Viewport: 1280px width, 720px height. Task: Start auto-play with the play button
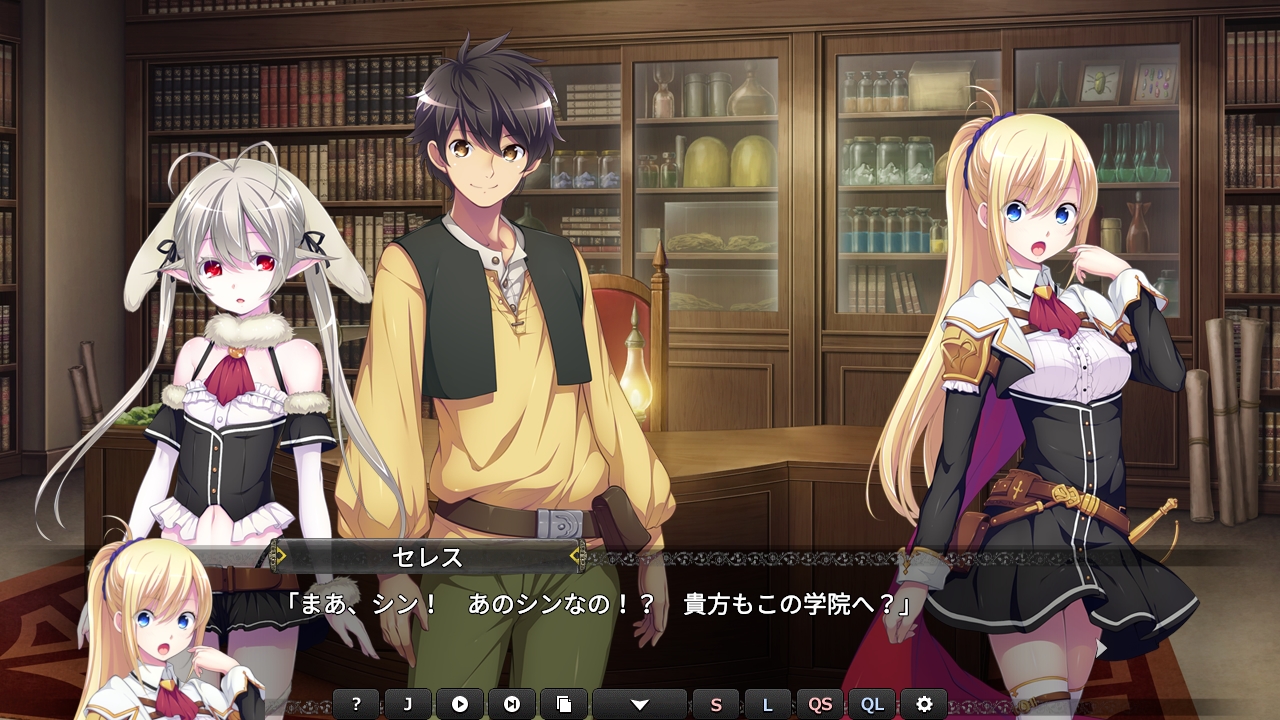(460, 704)
